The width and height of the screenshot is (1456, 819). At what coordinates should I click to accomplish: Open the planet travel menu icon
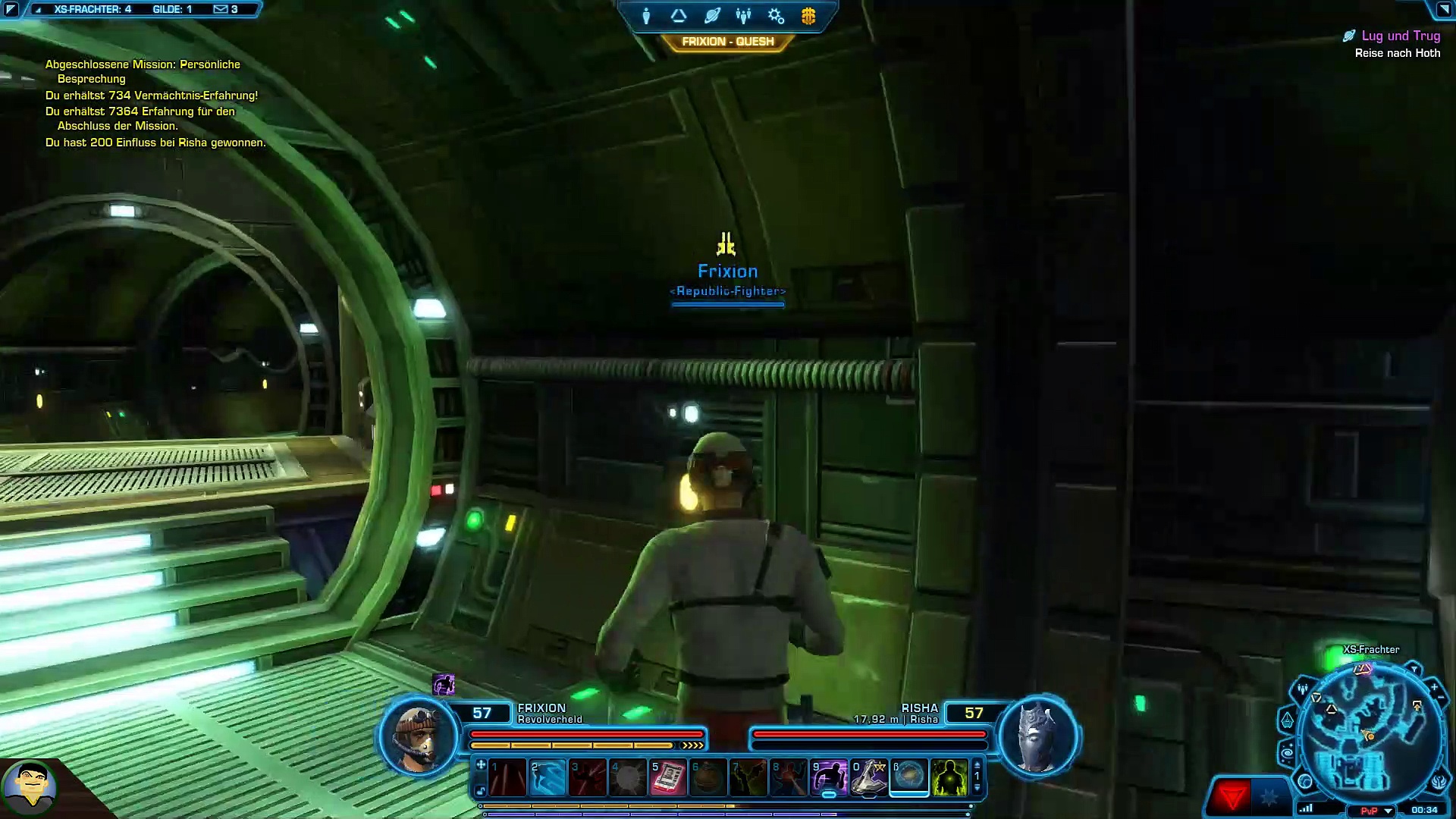pos(712,16)
